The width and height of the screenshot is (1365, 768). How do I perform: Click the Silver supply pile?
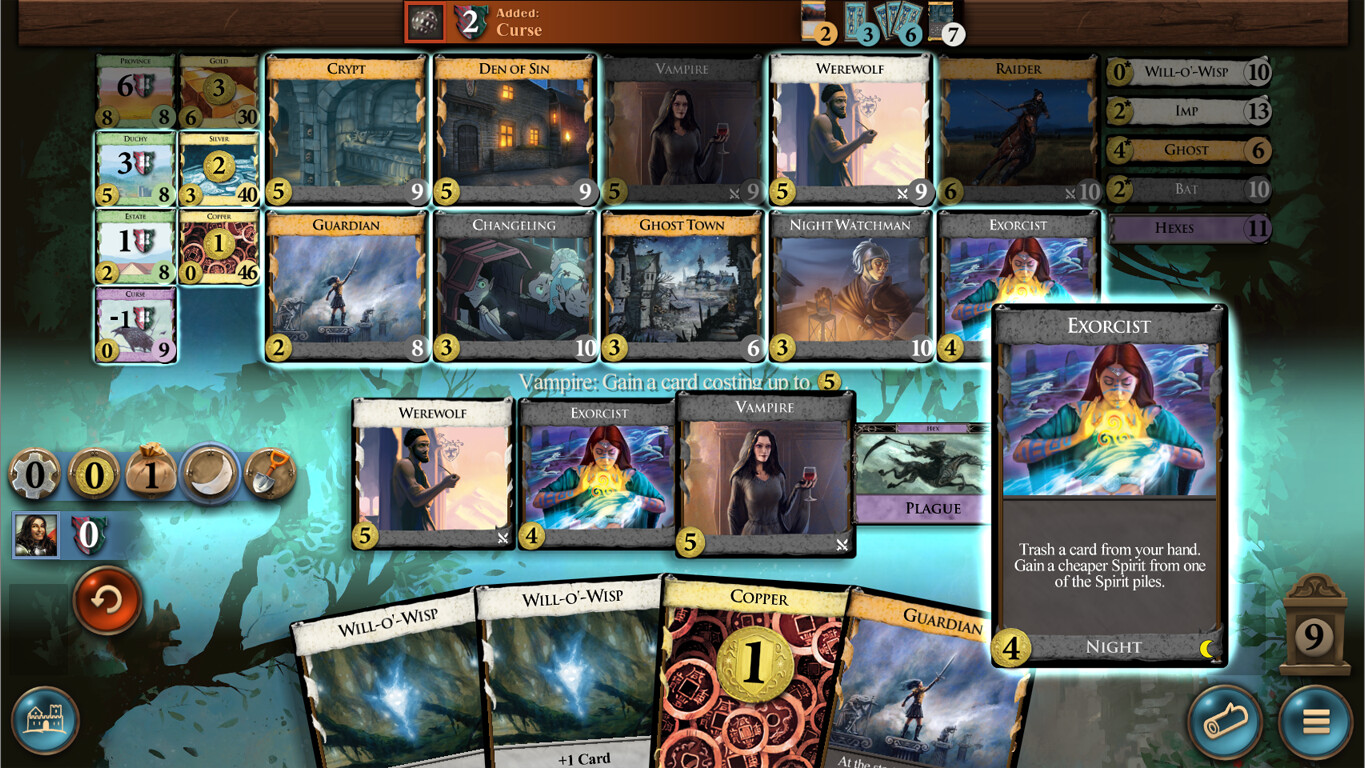[x=218, y=165]
